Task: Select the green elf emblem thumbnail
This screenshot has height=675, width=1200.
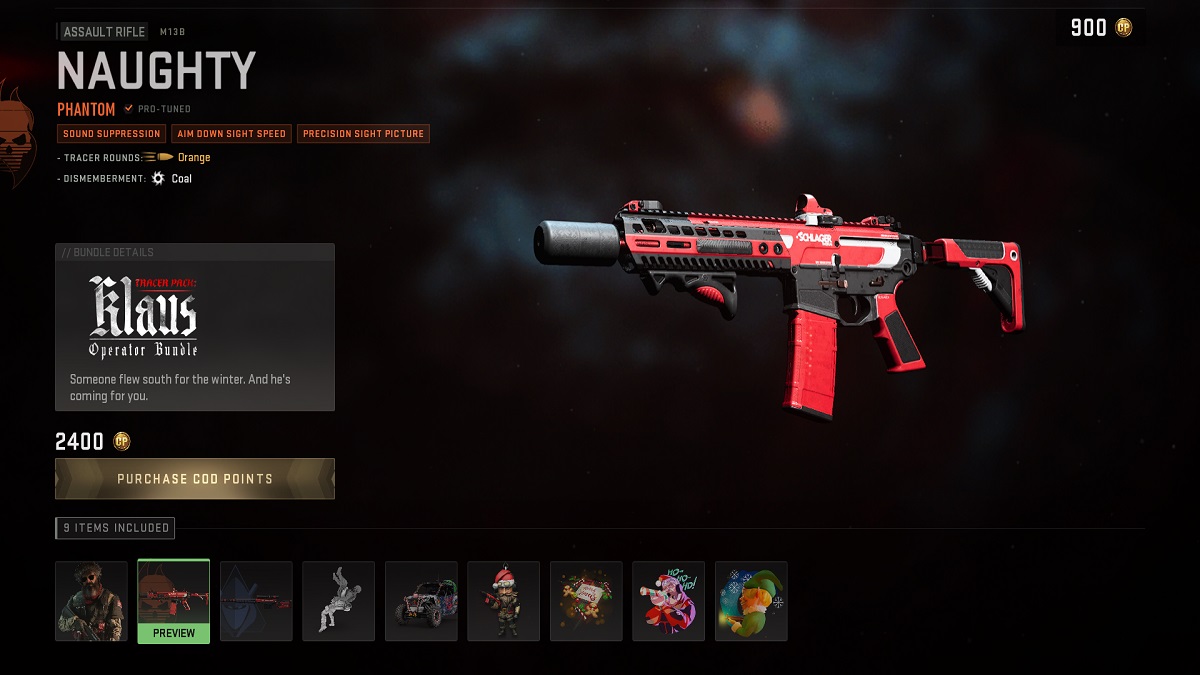Action: (x=751, y=600)
